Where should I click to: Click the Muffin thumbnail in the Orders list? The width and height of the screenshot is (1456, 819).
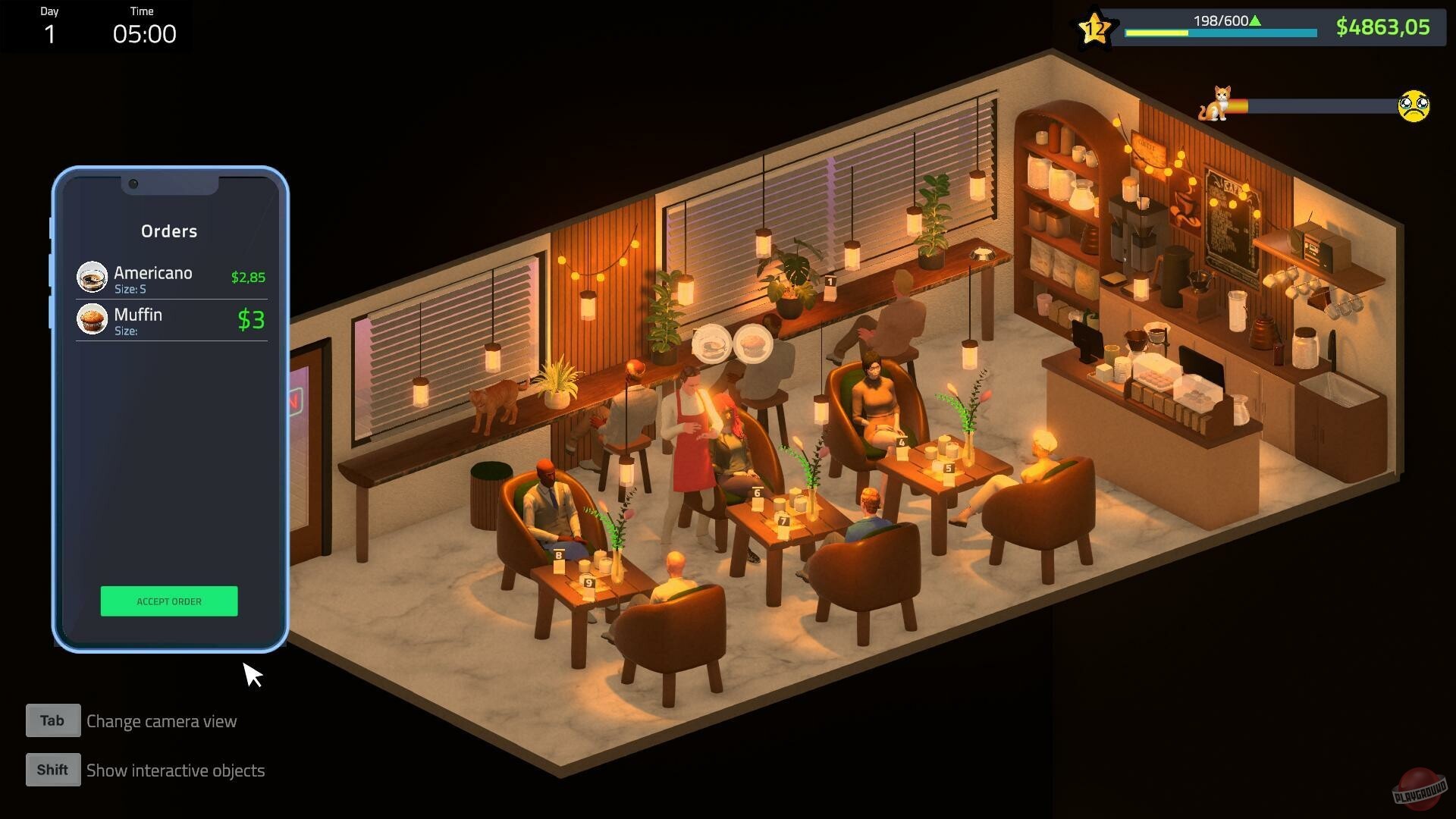(92, 318)
